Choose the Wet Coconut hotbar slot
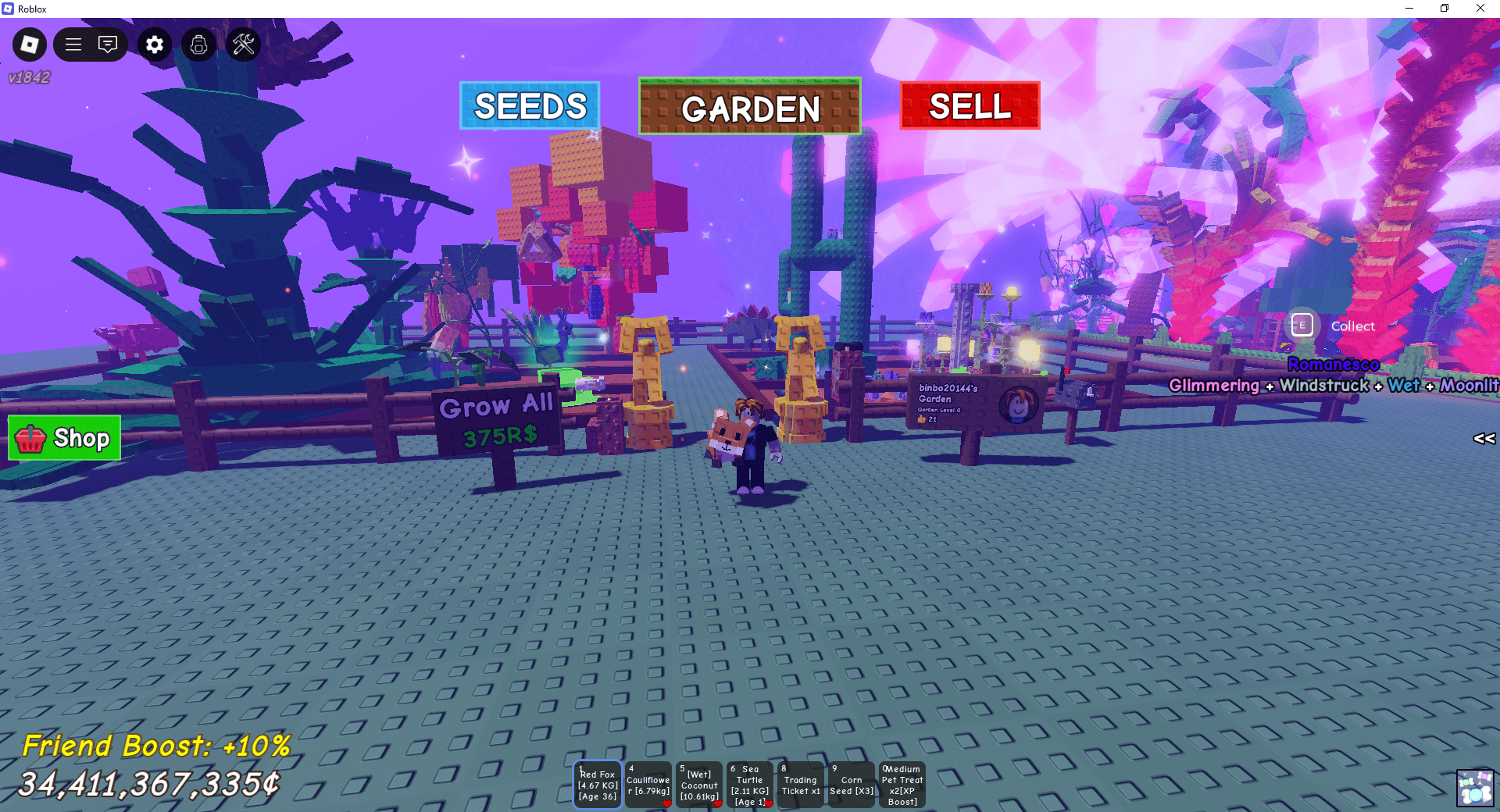Image resolution: width=1500 pixels, height=812 pixels. [x=699, y=785]
